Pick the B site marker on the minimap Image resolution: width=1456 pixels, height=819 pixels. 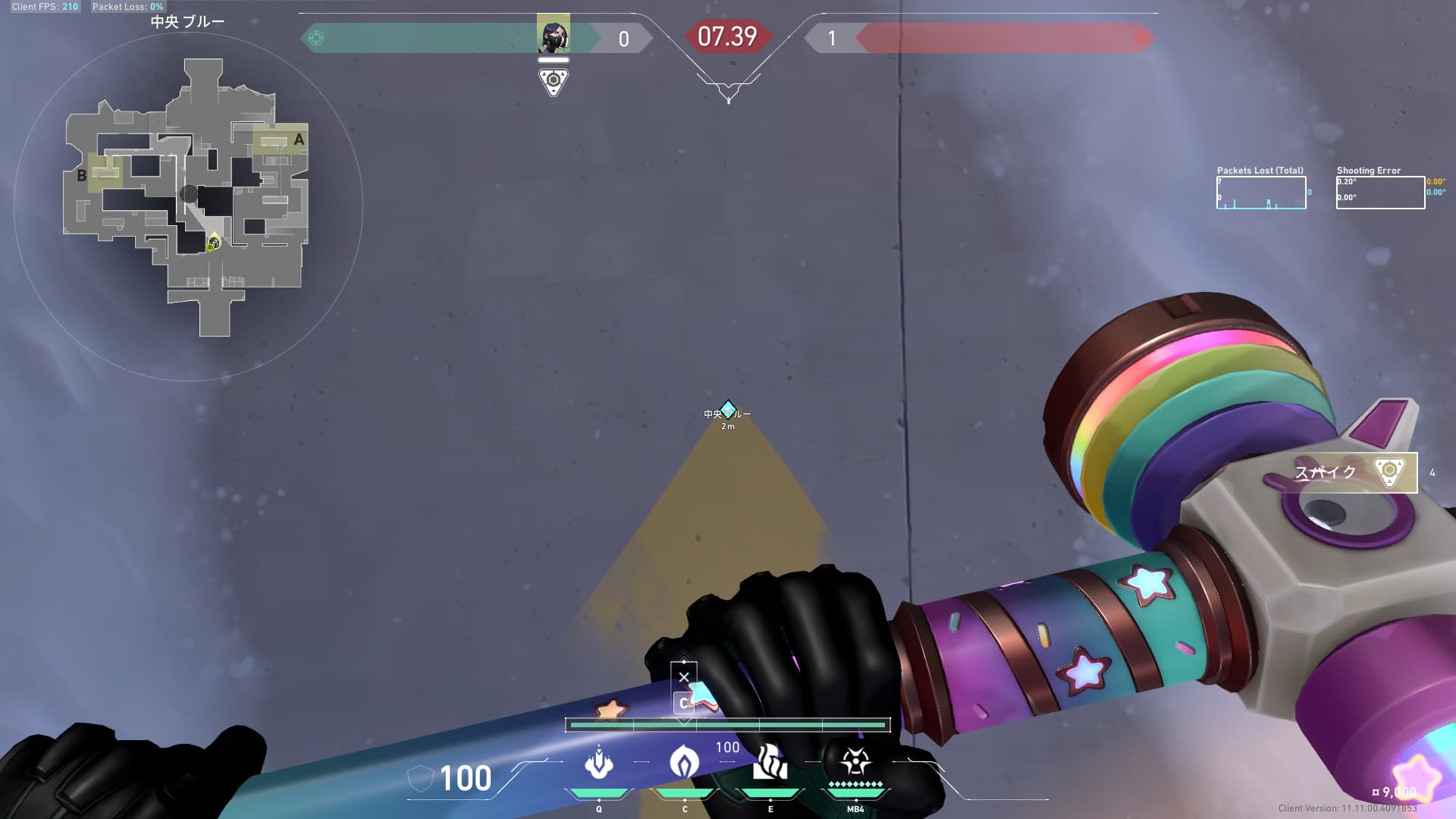pos(82,176)
